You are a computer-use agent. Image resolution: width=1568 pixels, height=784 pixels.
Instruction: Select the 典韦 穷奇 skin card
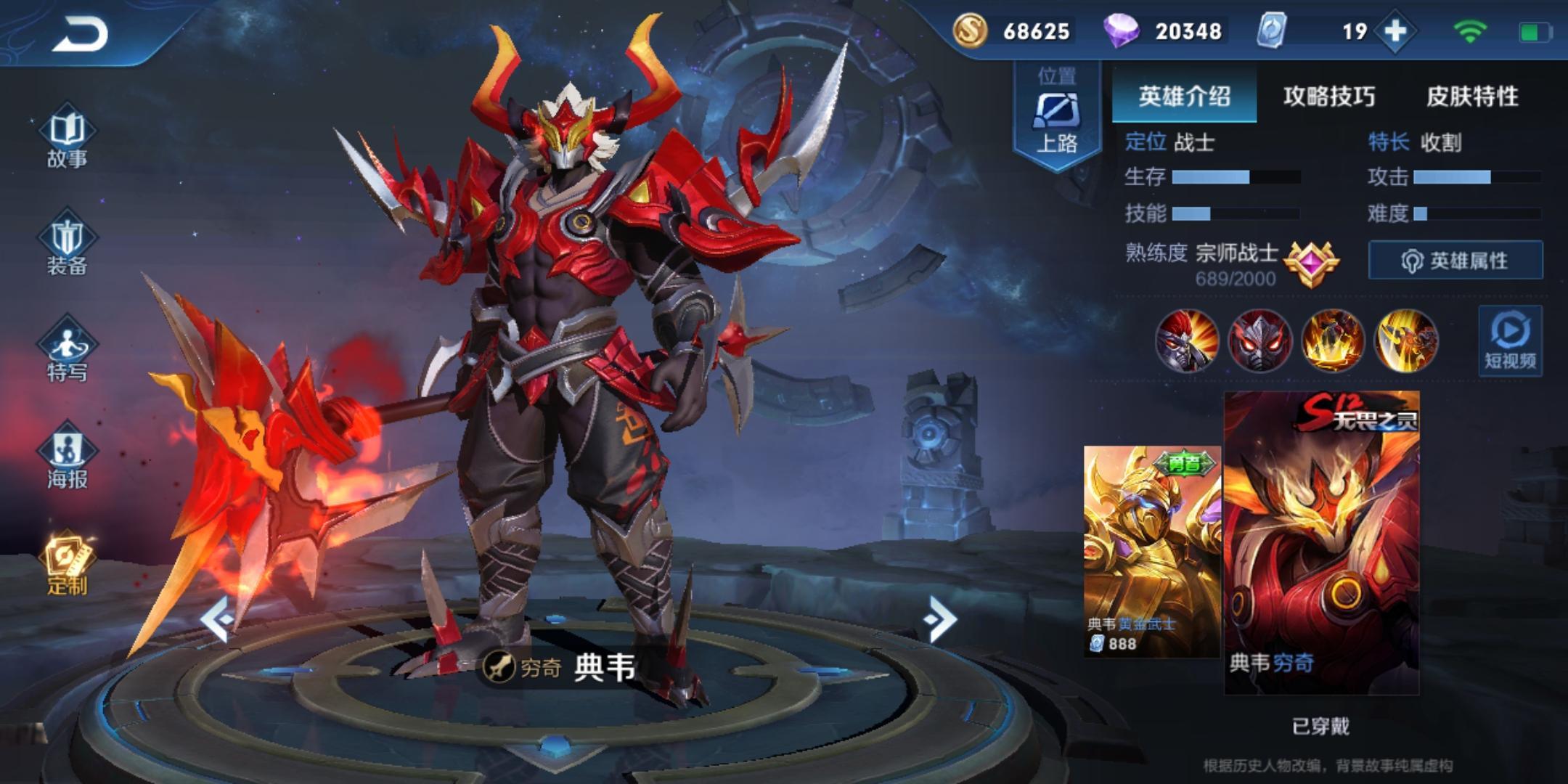pos(1321,543)
